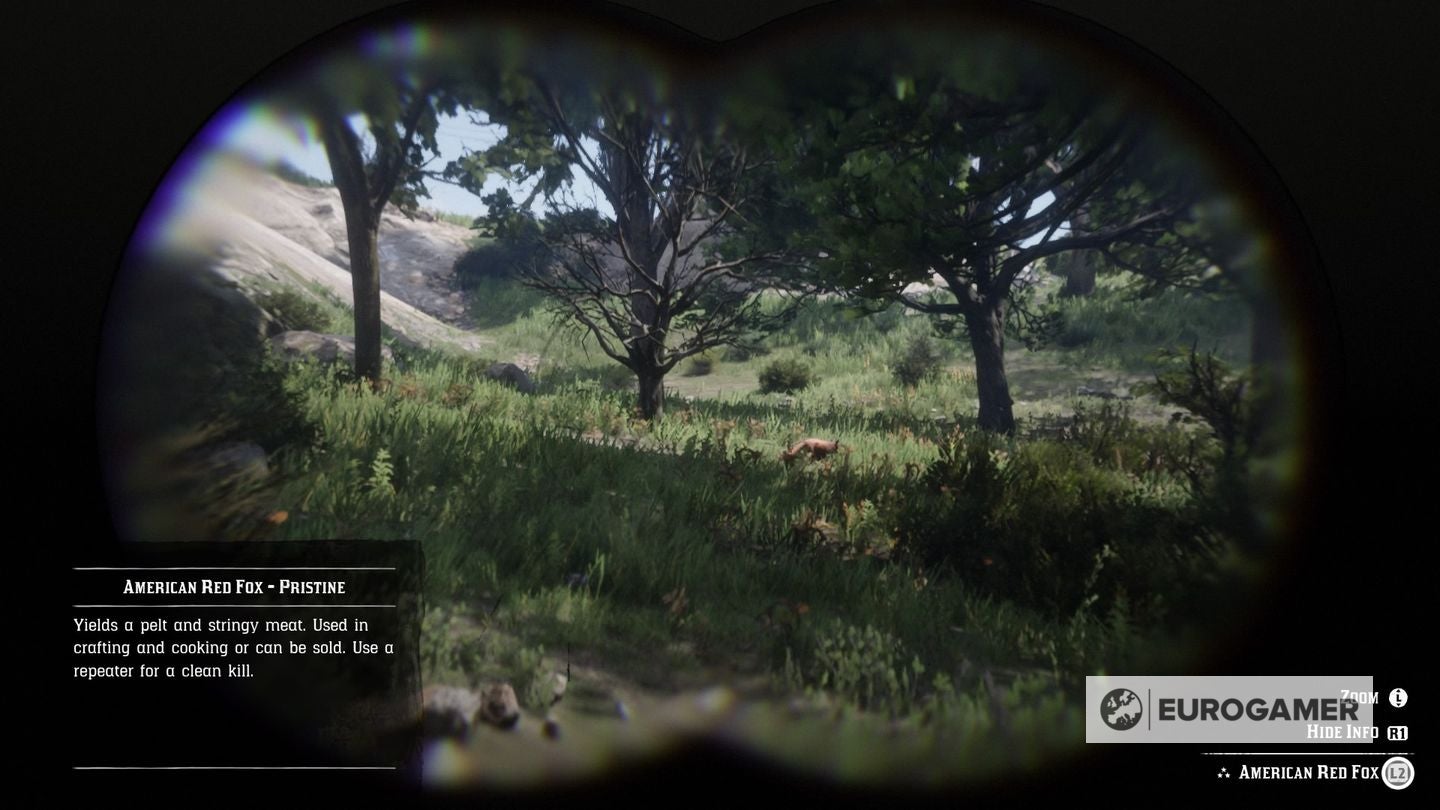
Task: Select the L2 button prompt icon
Action: [1397, 772]
